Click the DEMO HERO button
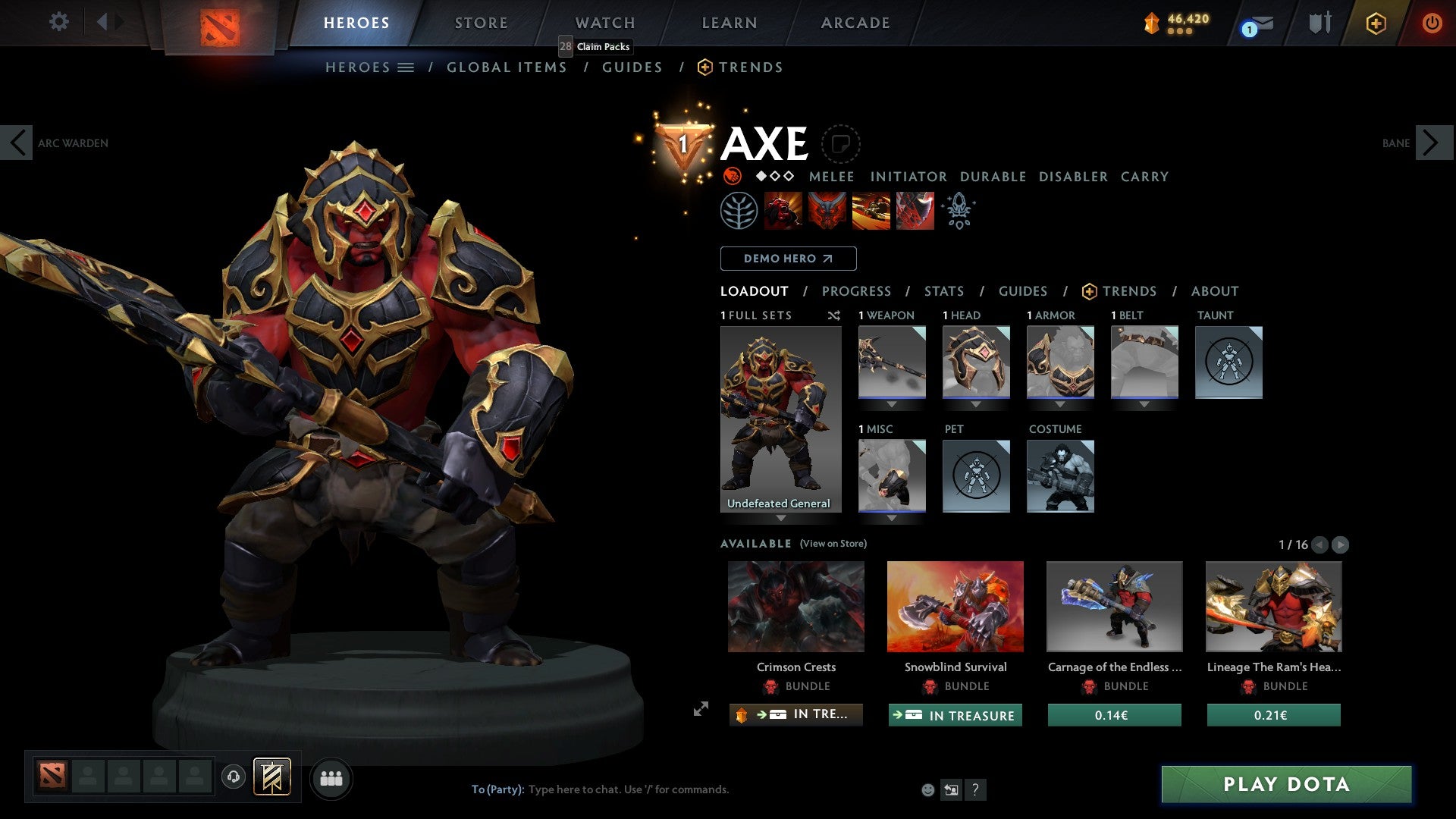Viewport: 1456px width, 819px height. [x=787, y=259]
